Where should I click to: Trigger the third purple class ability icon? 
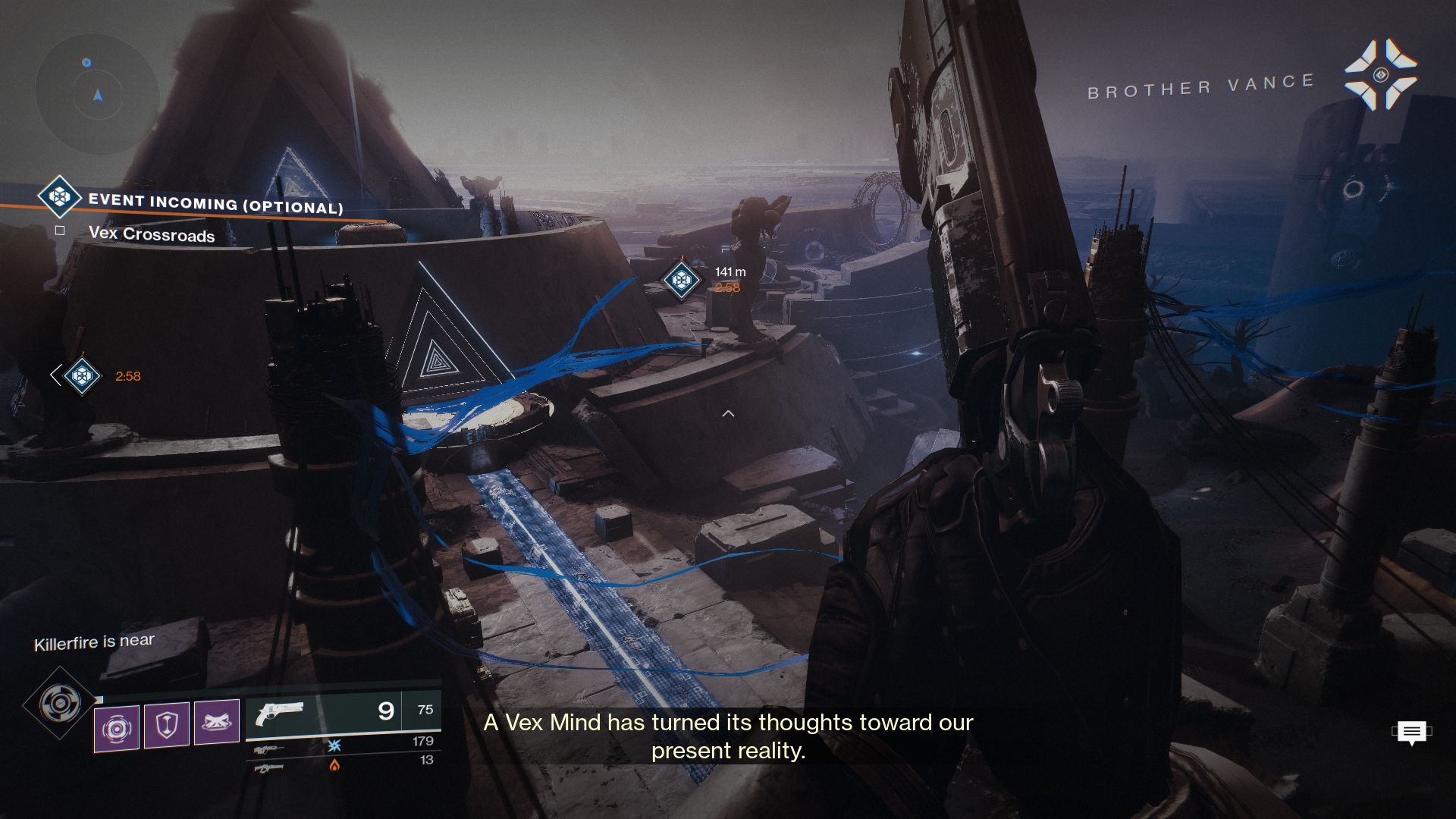[x=217, y=721]
